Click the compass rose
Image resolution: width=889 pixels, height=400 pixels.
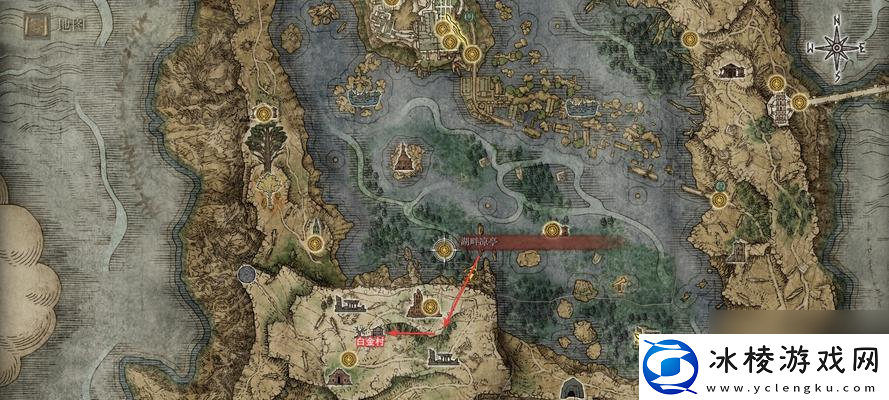click(x=836, y=48)
